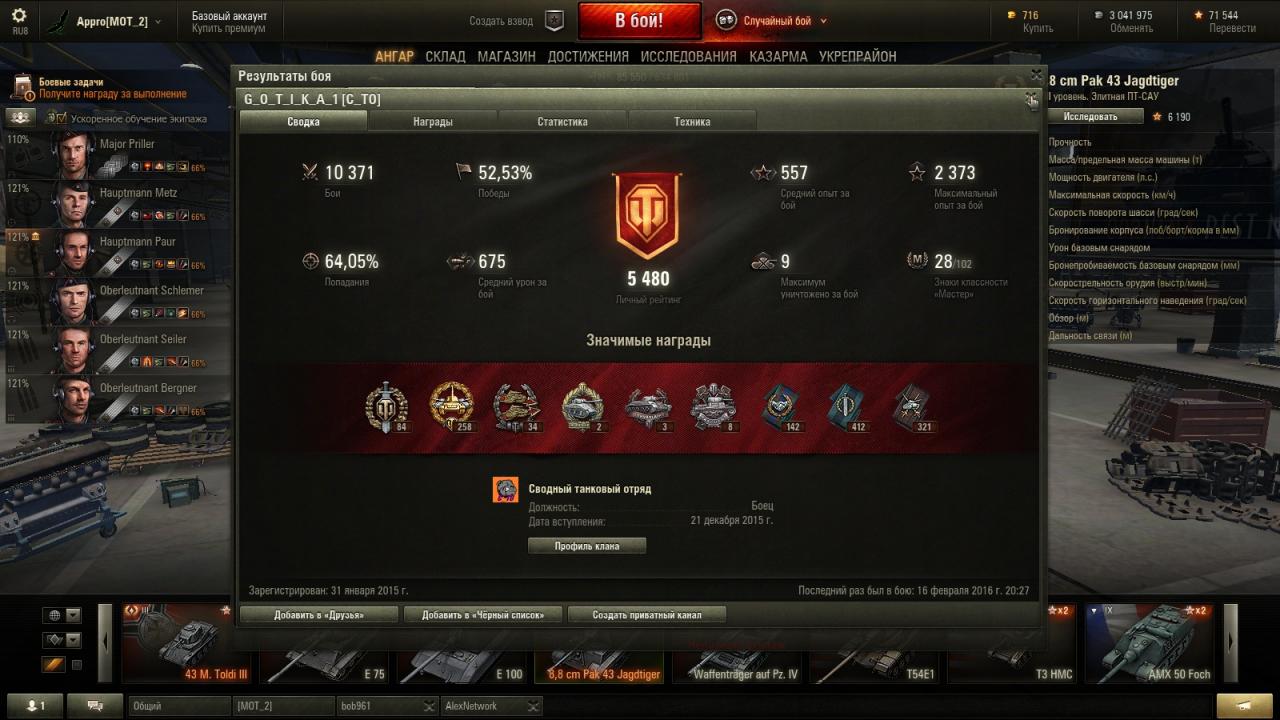Go to the «МАГАЗИН» section
Screen dimensions: 1280x720
(506, 57)
